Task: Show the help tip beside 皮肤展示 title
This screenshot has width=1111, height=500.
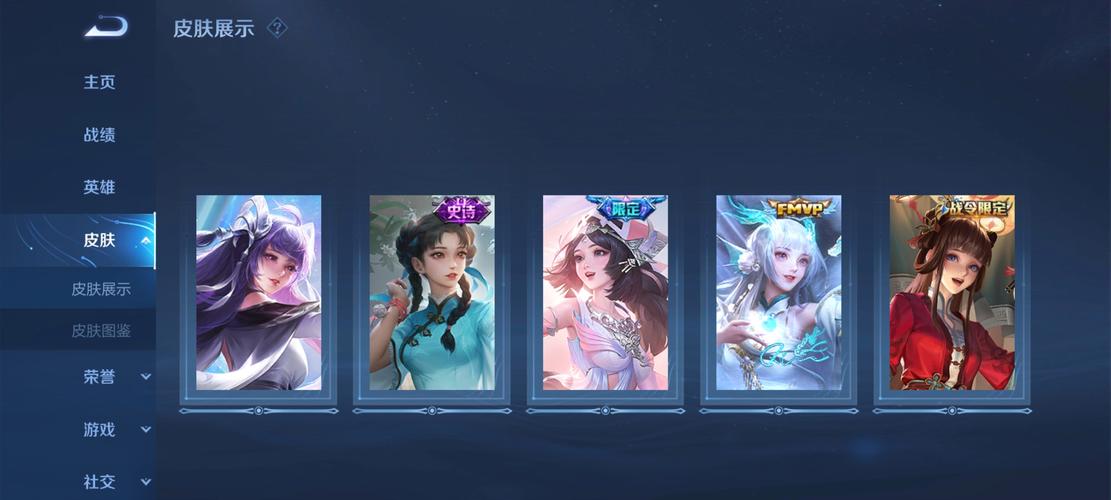Action: [x=278, y=28]
